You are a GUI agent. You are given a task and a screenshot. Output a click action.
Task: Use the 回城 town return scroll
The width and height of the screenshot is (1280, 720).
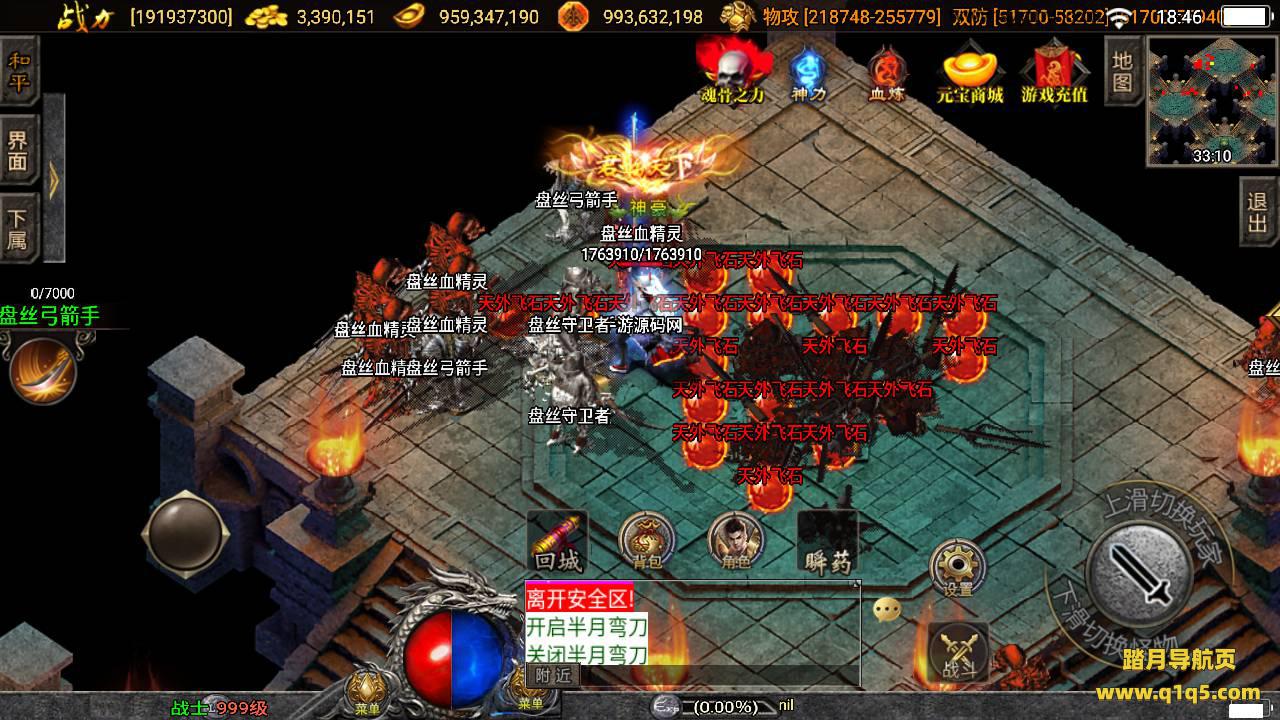pyautogui.click(x=557, y=542)
